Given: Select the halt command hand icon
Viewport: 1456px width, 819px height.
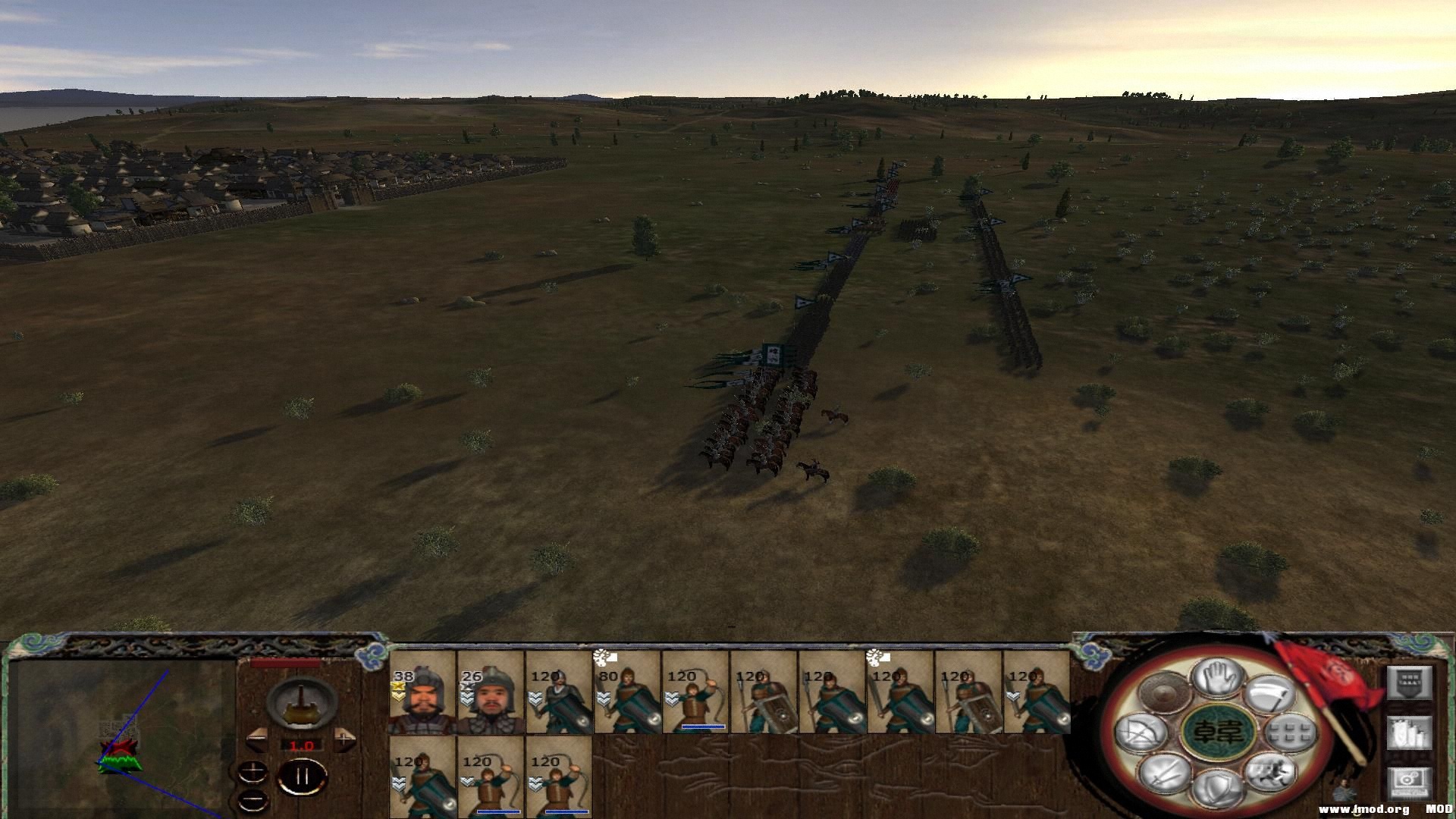Looking at the screenshot, I should [x=1216, y=680].
